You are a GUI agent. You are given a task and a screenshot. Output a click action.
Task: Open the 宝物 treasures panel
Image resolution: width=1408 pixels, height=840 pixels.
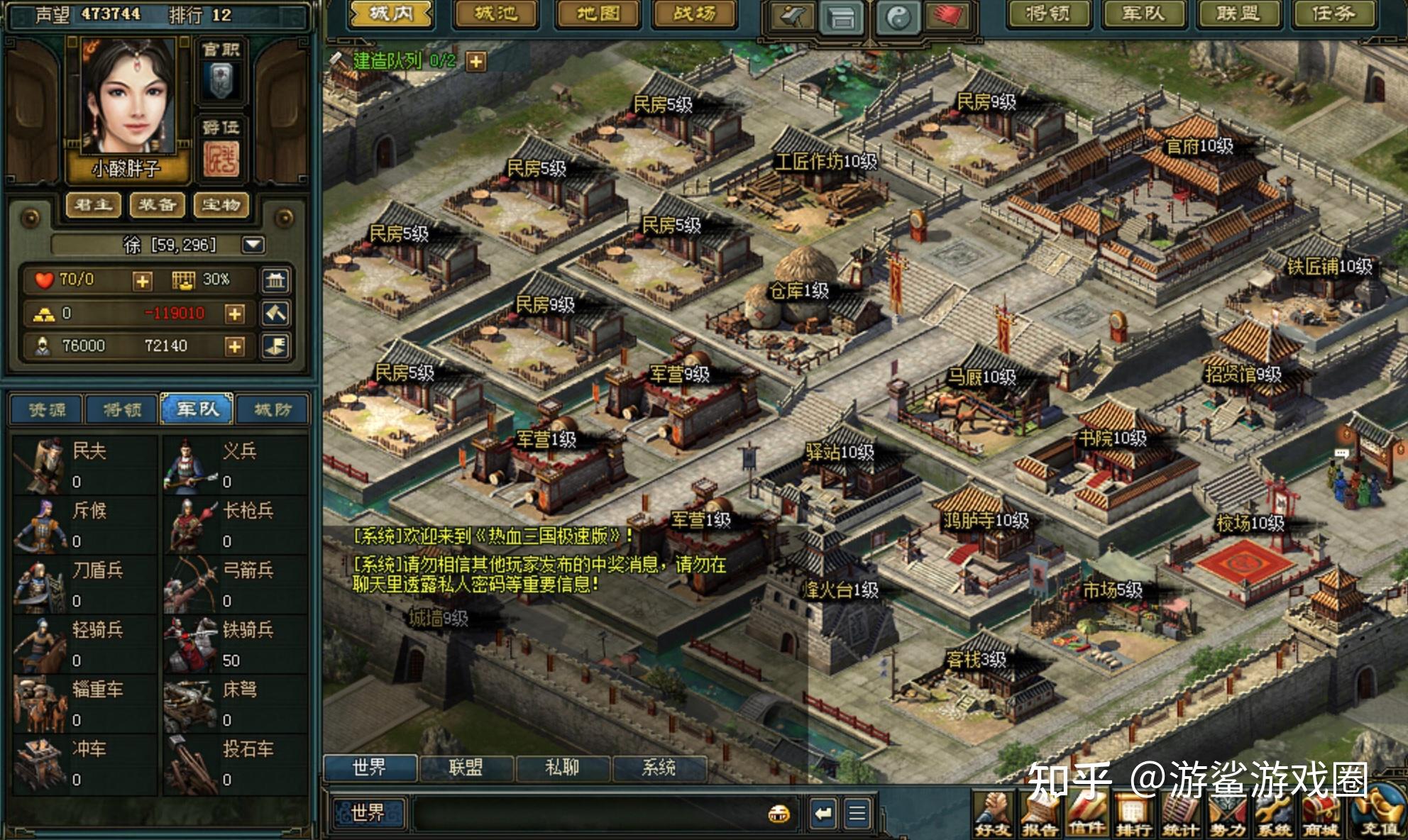coord(221,205)
